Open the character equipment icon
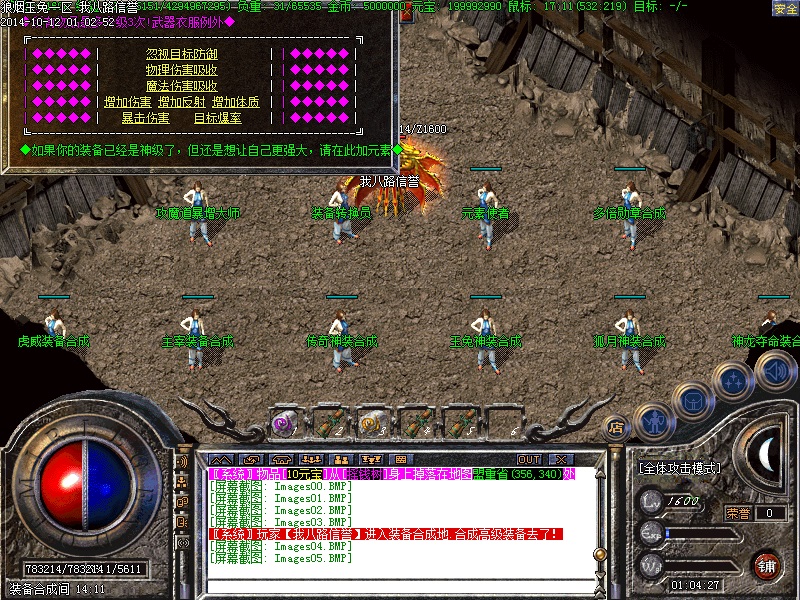800x600 pixels. [x=653, y=420]
